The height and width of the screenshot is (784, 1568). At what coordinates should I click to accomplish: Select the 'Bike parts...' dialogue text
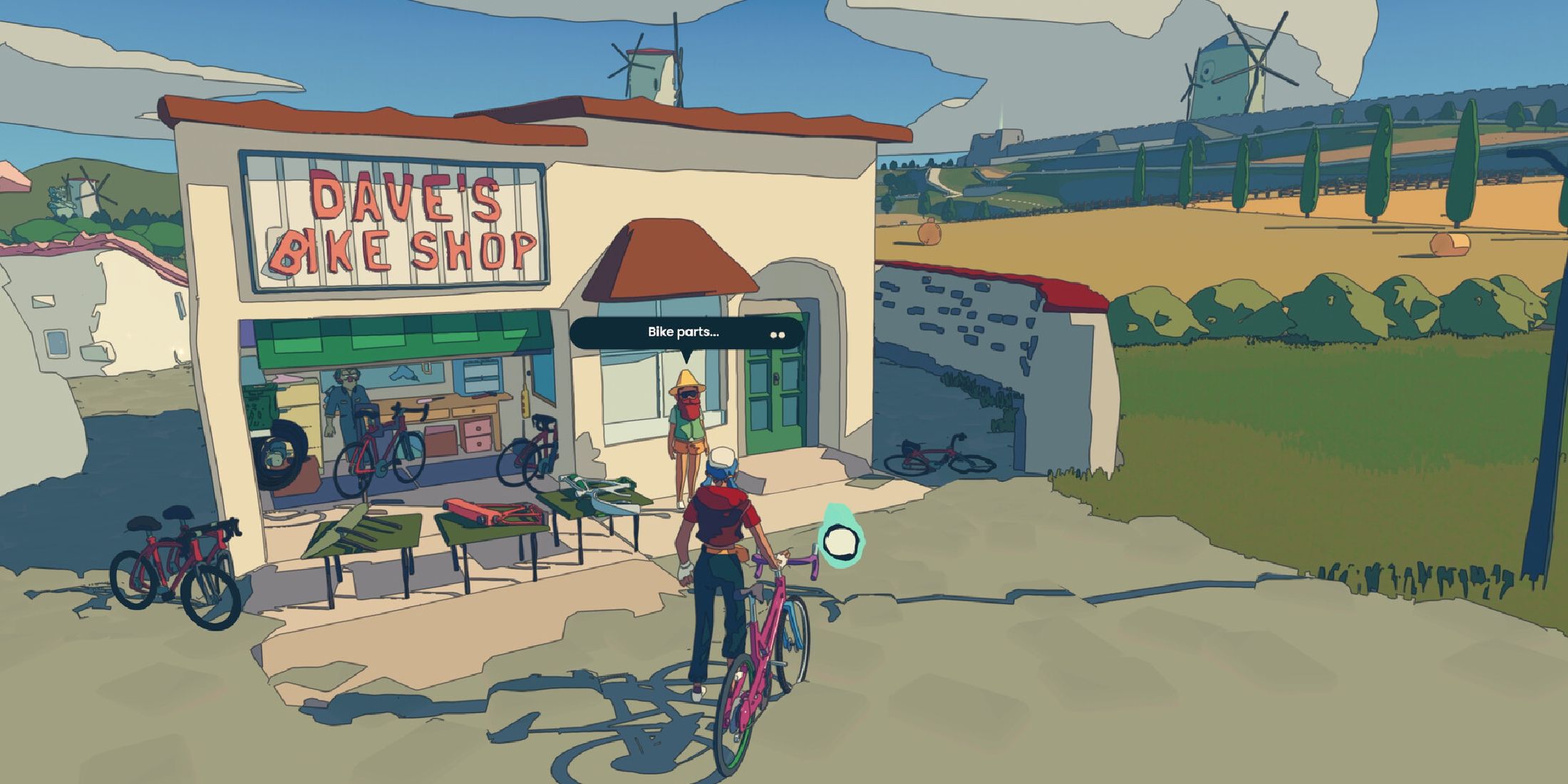click(x=682, y=331)
